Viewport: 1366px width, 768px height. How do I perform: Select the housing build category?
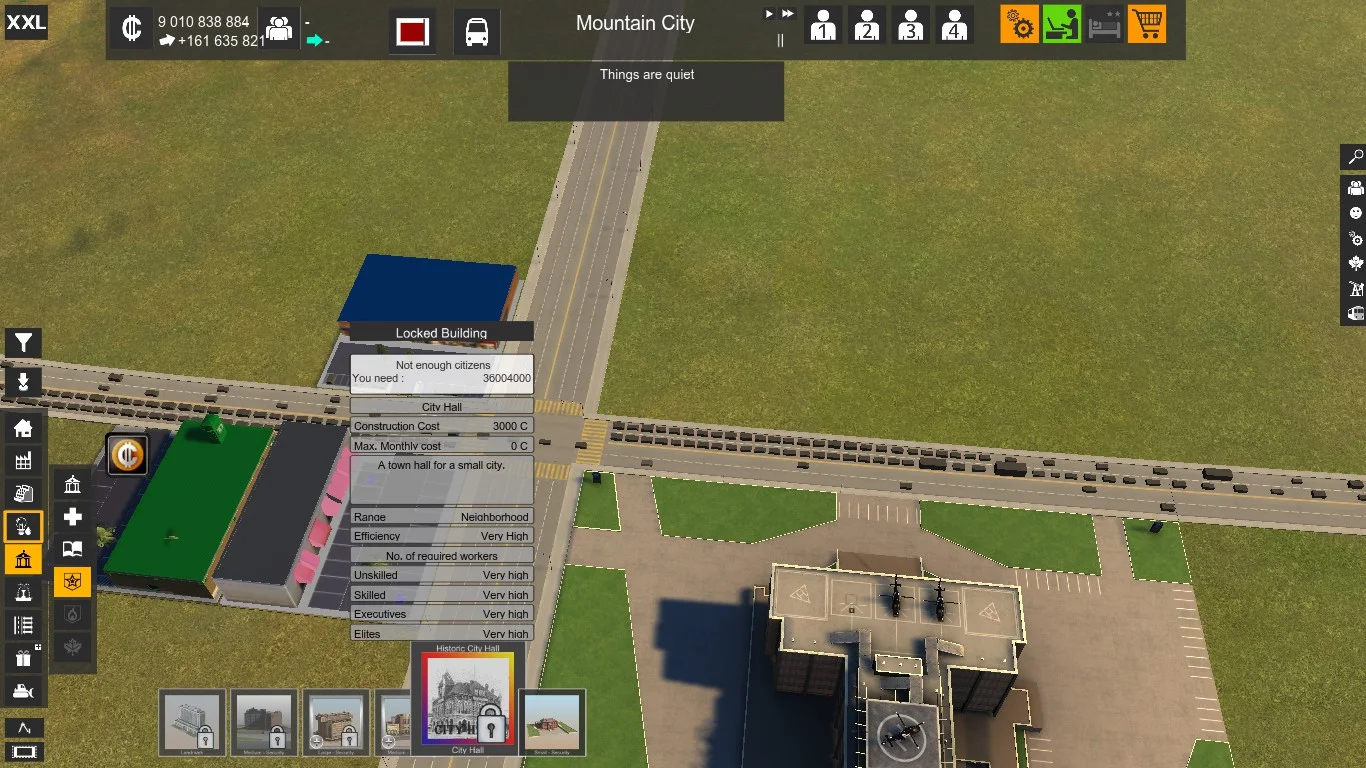coord(23,428)
